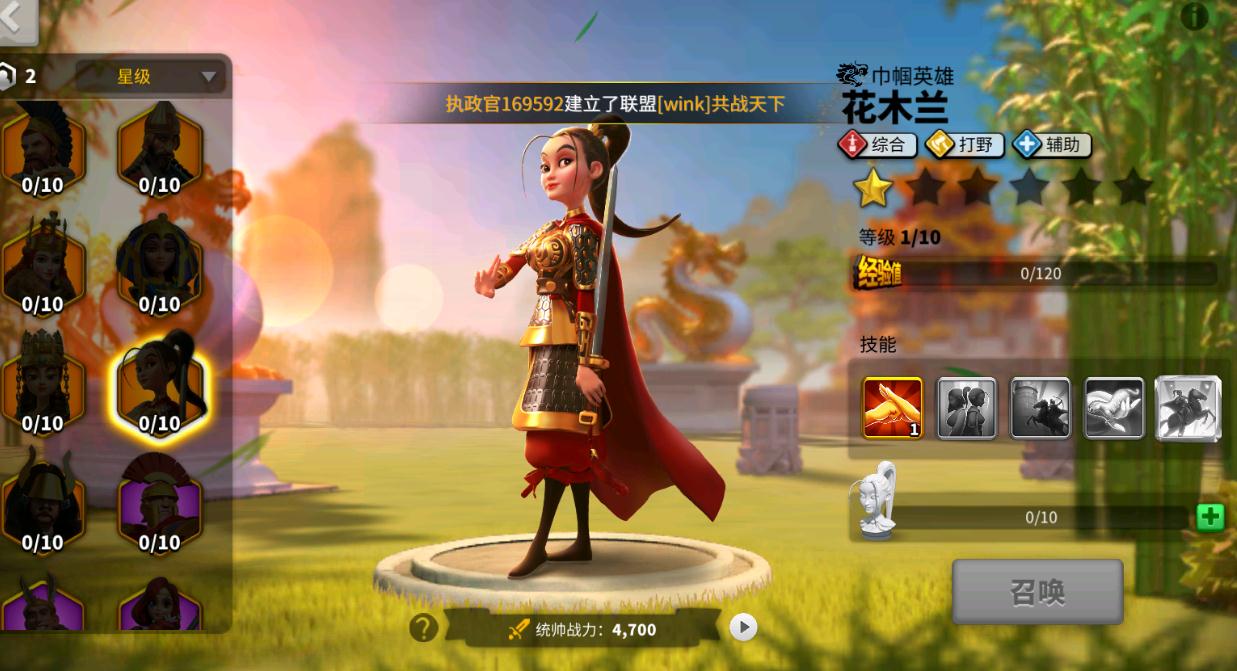Go back using the top-left arrow
Viewport: 1237px width, 671px height.
[17, 20]
